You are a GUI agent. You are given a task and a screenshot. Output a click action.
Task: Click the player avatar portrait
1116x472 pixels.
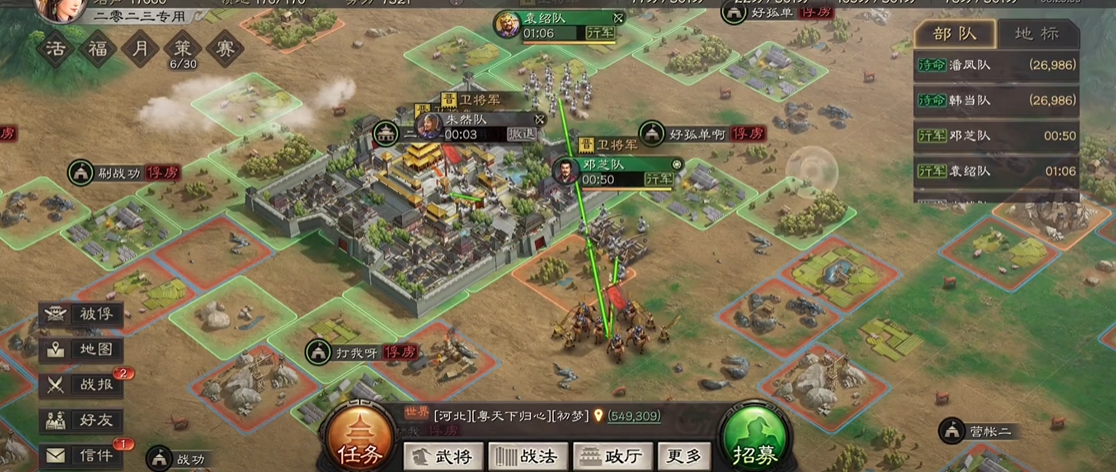coord(58,8)
